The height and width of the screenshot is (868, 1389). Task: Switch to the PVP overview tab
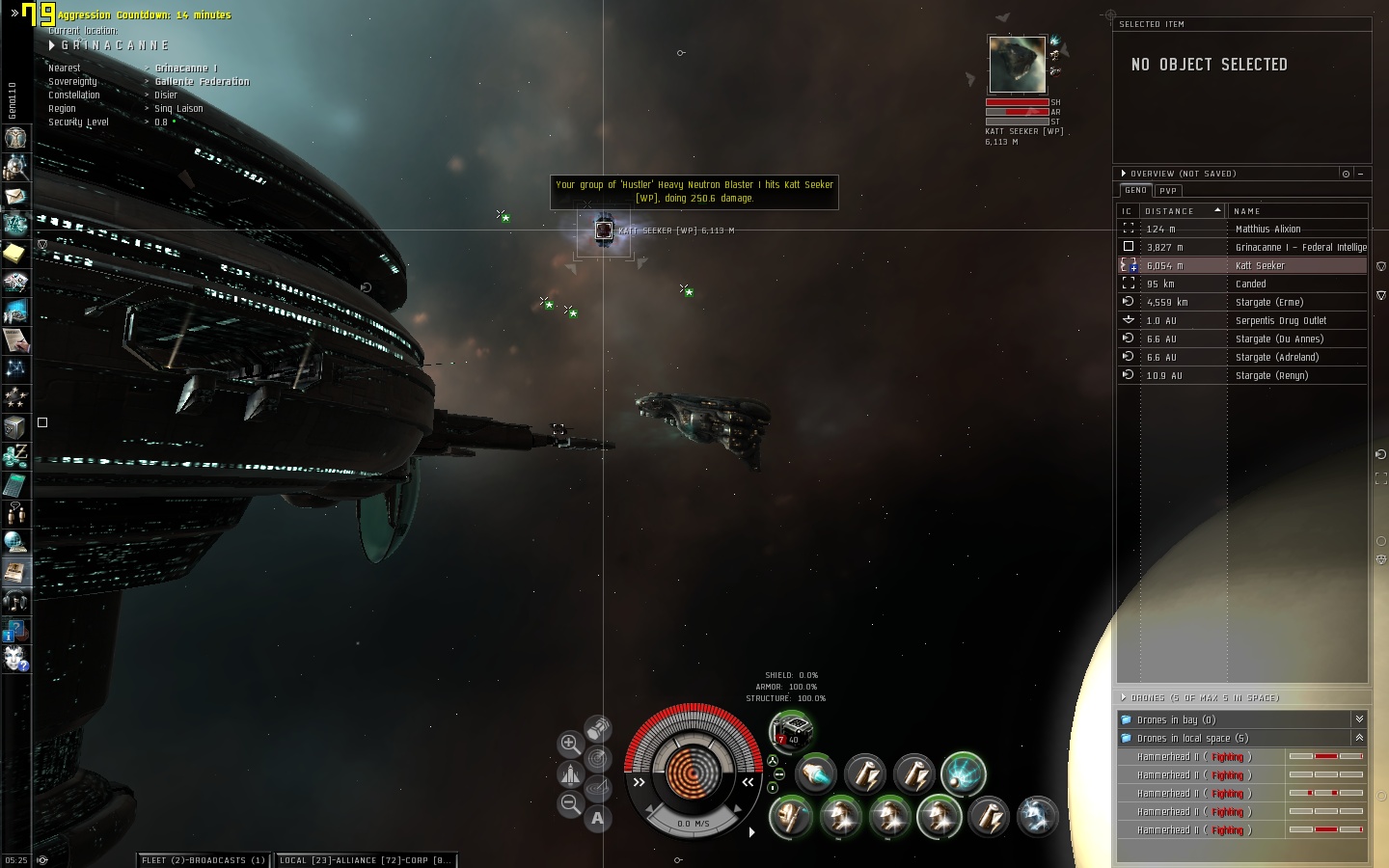click(x=1168, y=191)
